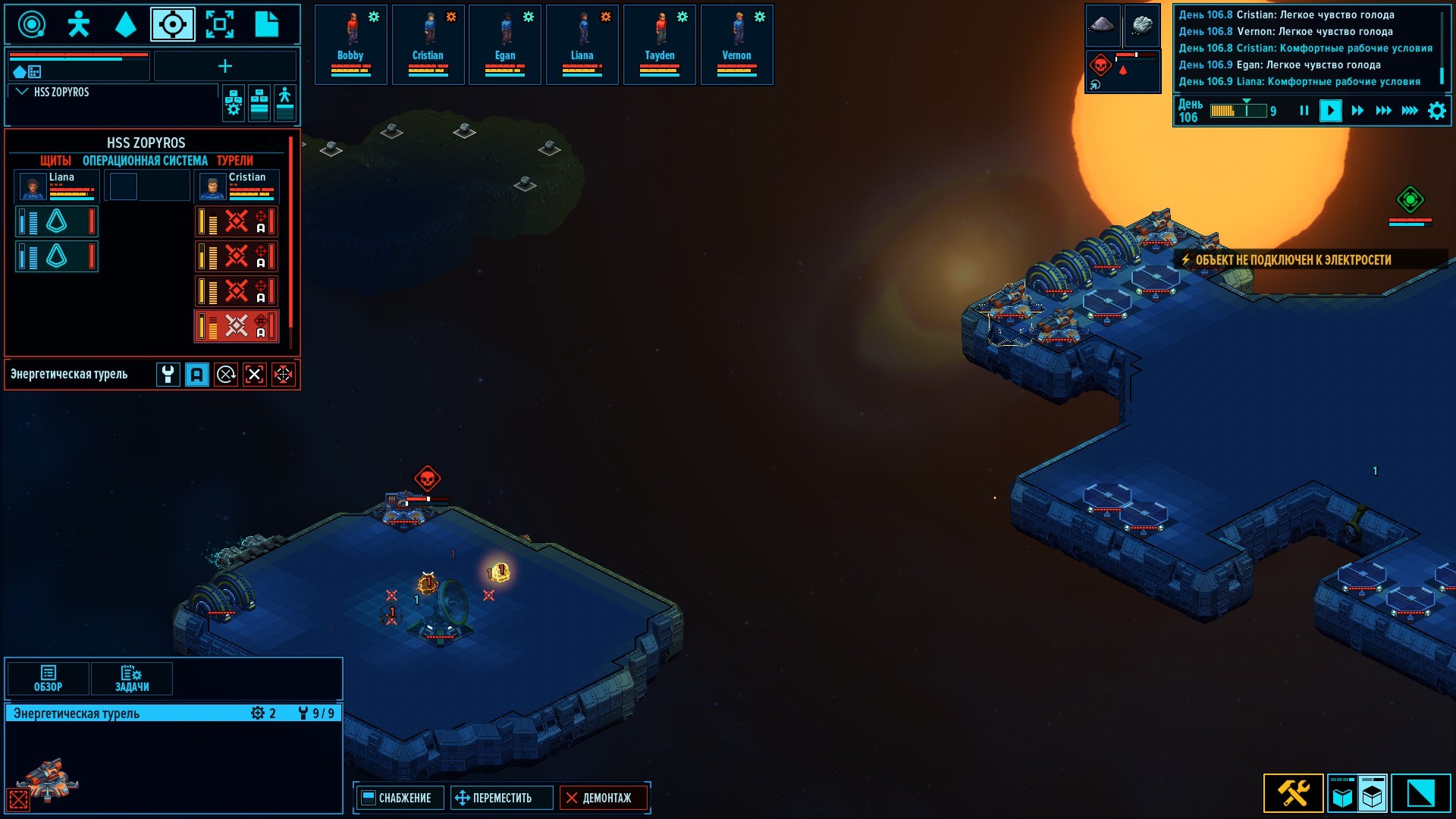Switch to the ЗАДАЧИ tasks tab
1456x819 pixels.
[132, 678]
